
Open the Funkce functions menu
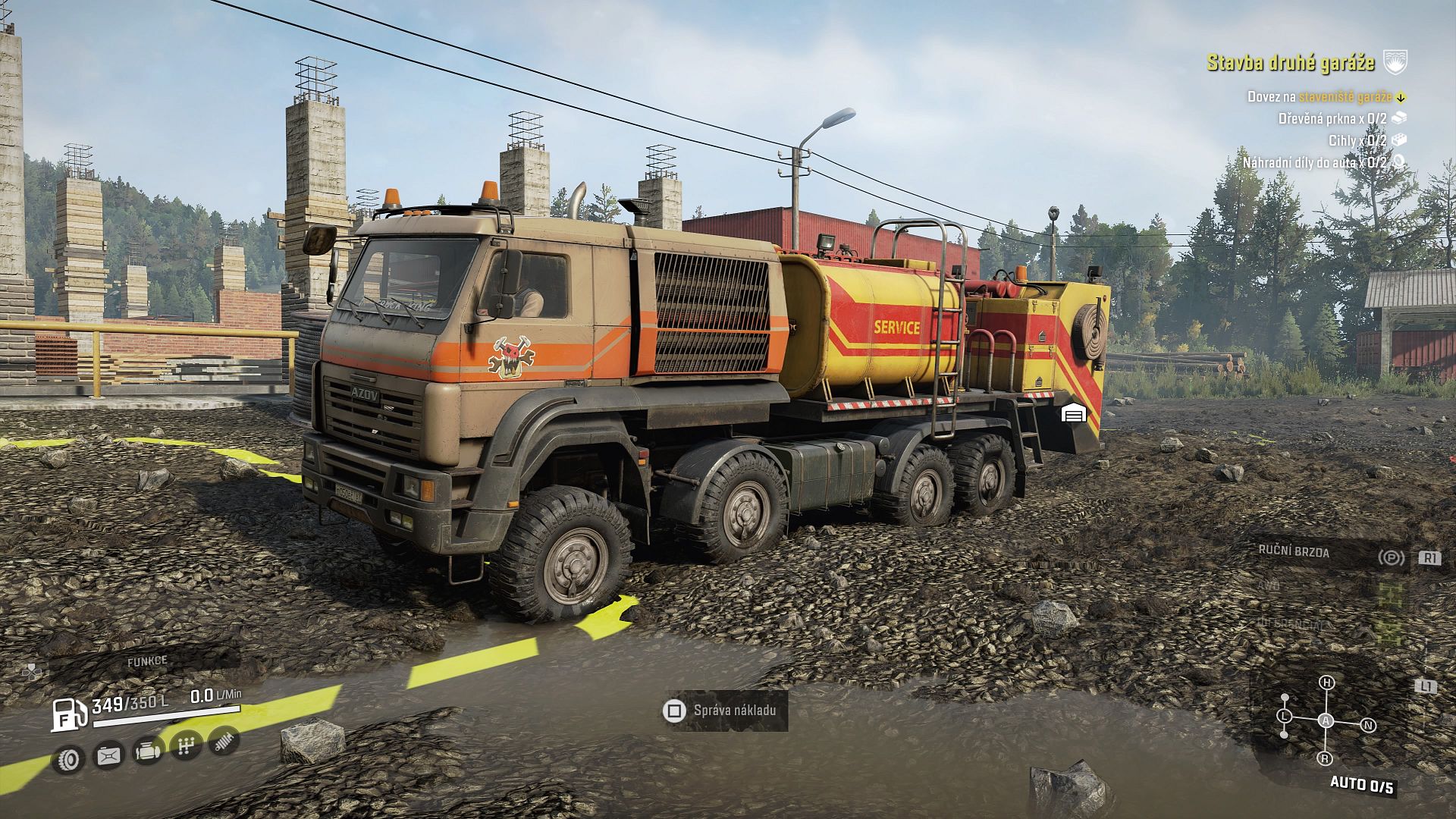147,661
